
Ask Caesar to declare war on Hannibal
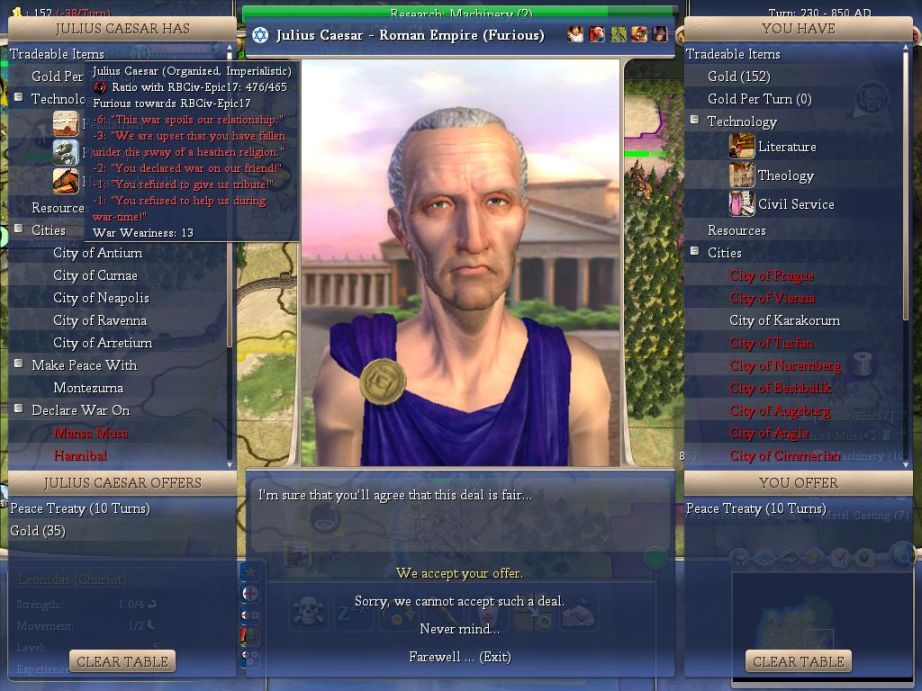tap(80, 455)
